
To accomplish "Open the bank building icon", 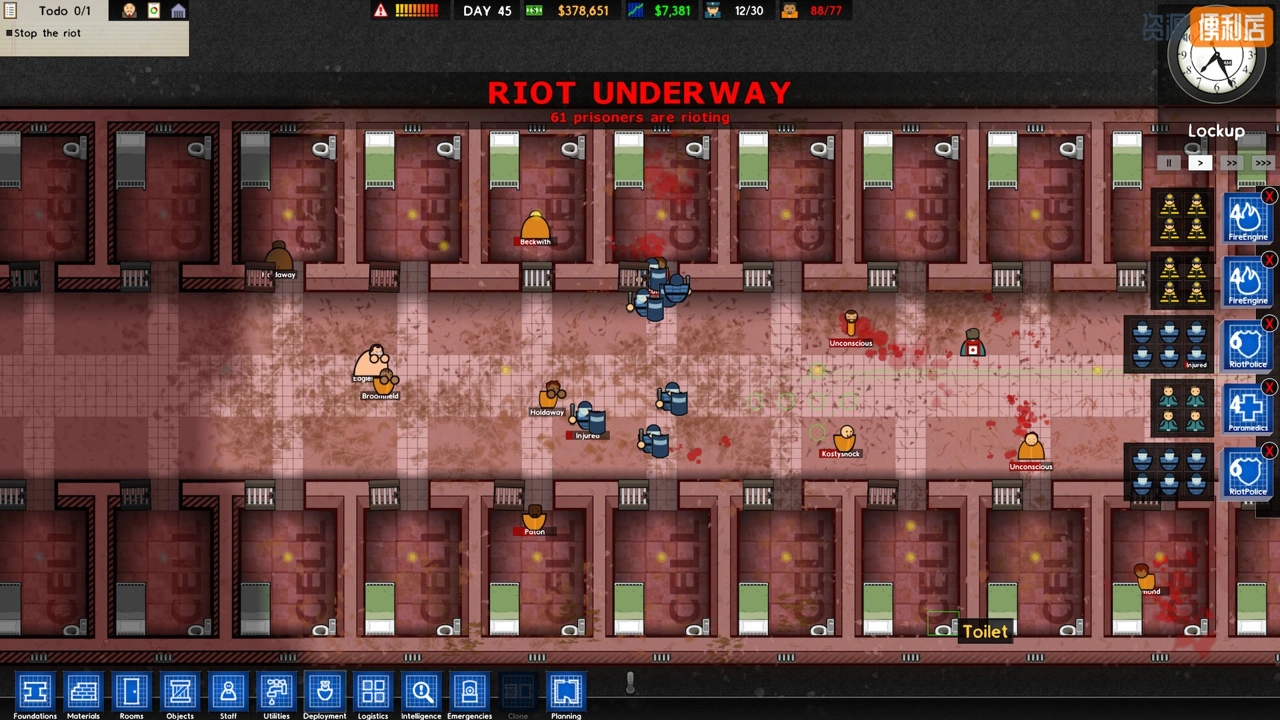I will point(178,11).
